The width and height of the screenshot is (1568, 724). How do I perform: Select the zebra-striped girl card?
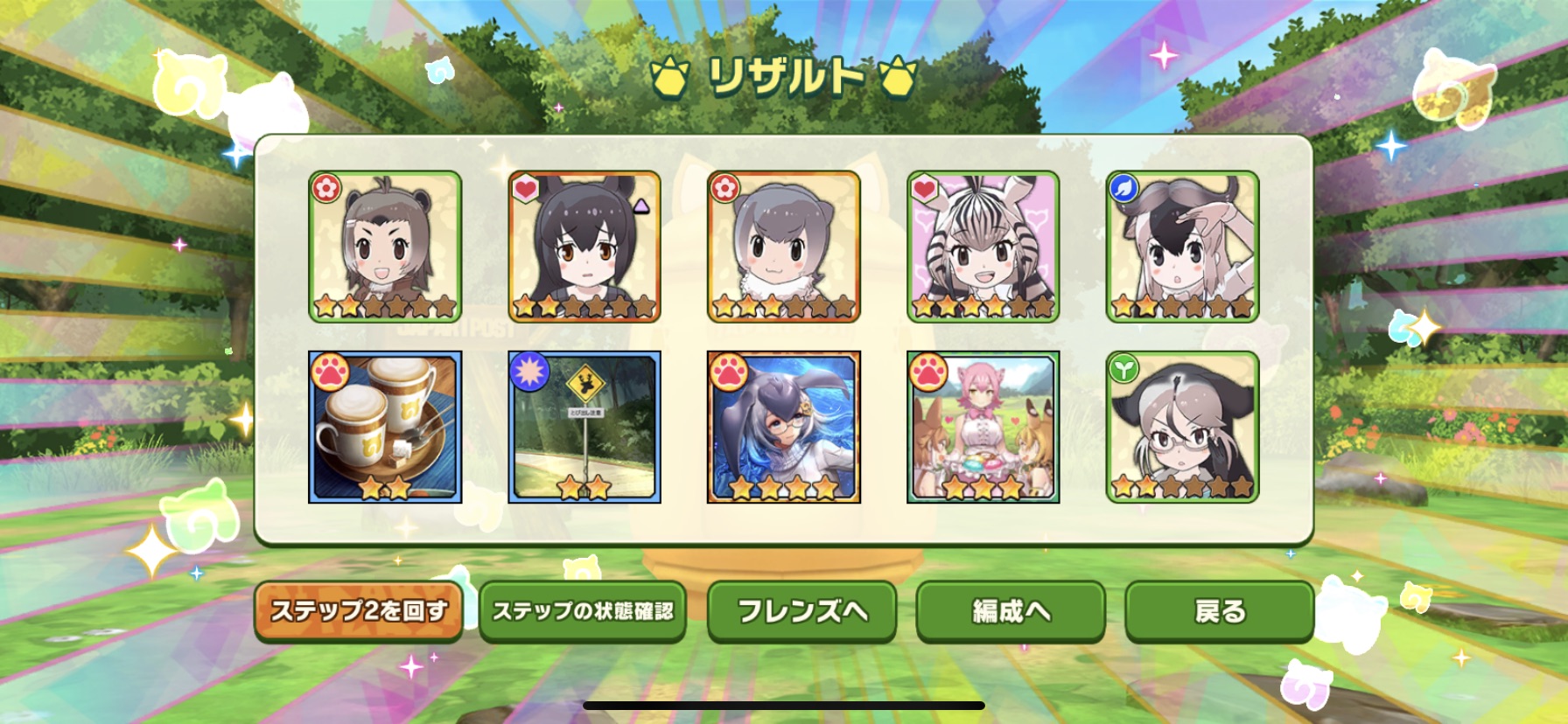point(983,247)
